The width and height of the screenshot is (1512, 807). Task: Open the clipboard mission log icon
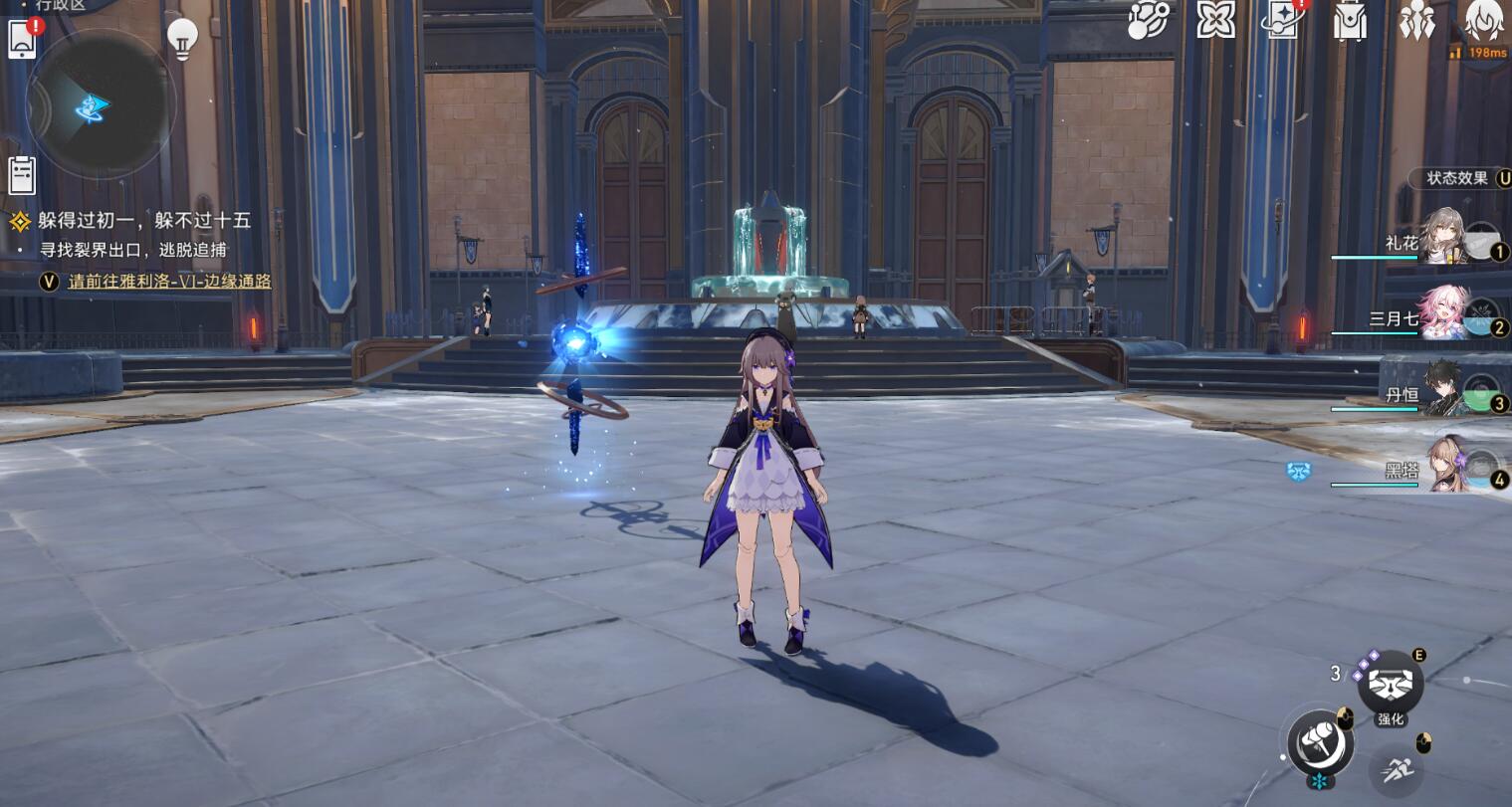[x=22, y=175]
